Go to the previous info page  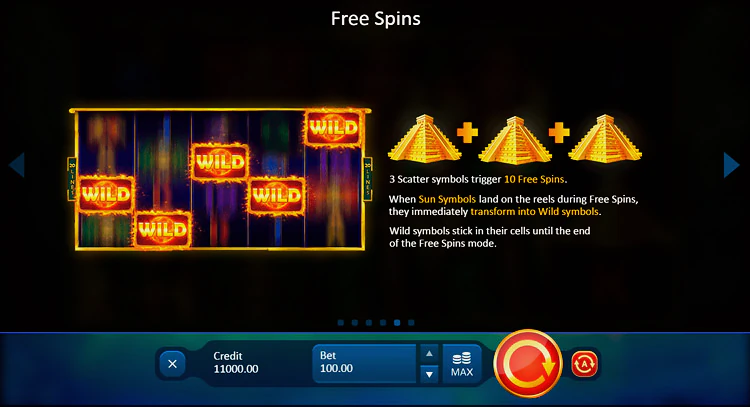(x=16, y=165)
